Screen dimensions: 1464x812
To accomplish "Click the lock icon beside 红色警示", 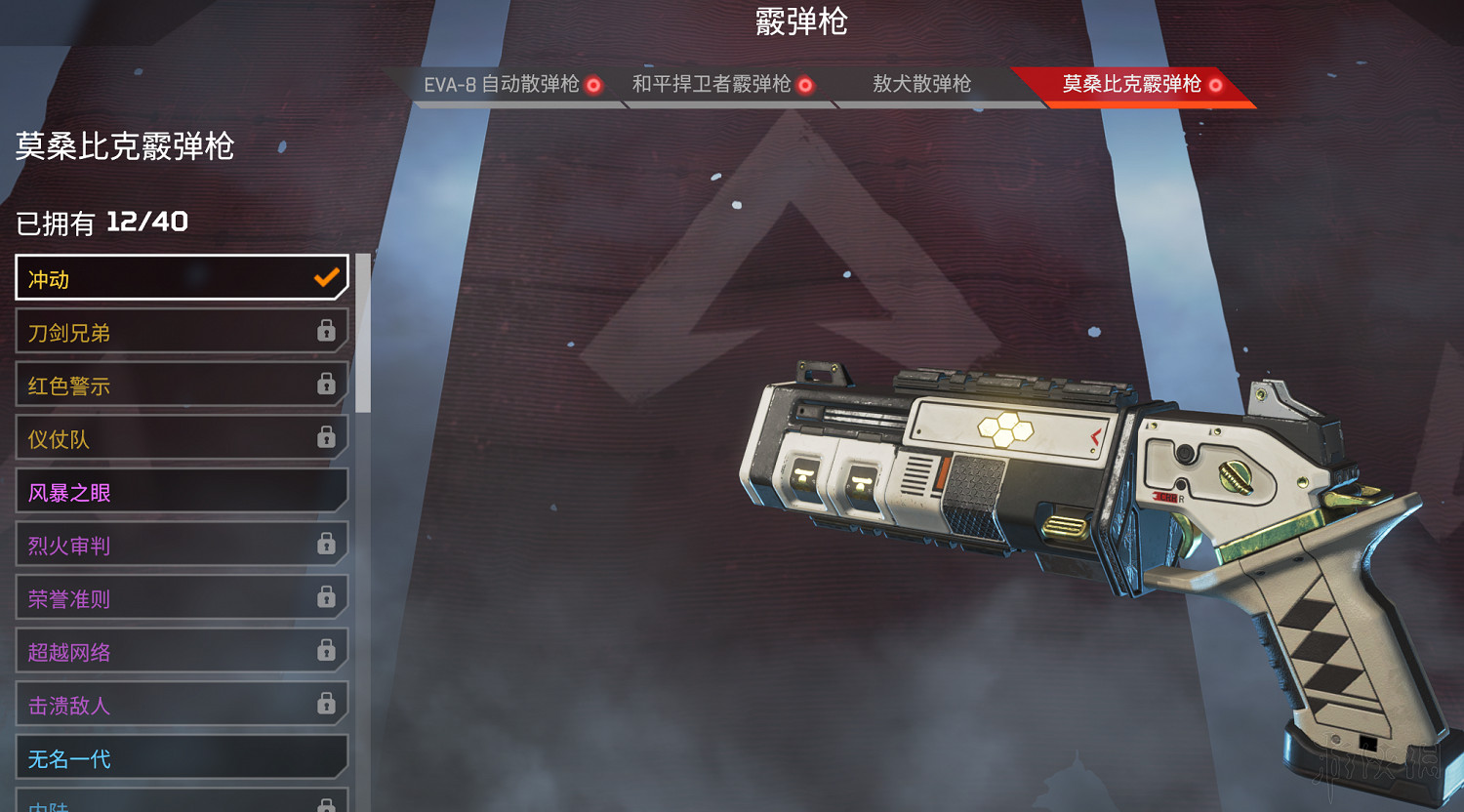I will (328, 385).
